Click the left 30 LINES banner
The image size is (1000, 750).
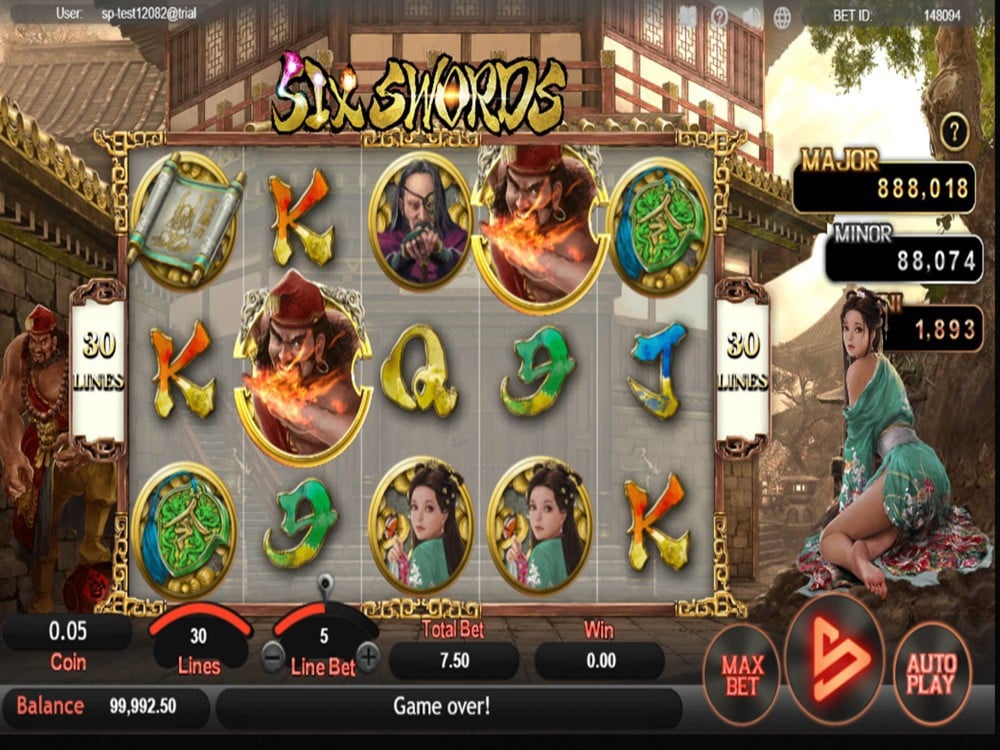click(98, 362)
